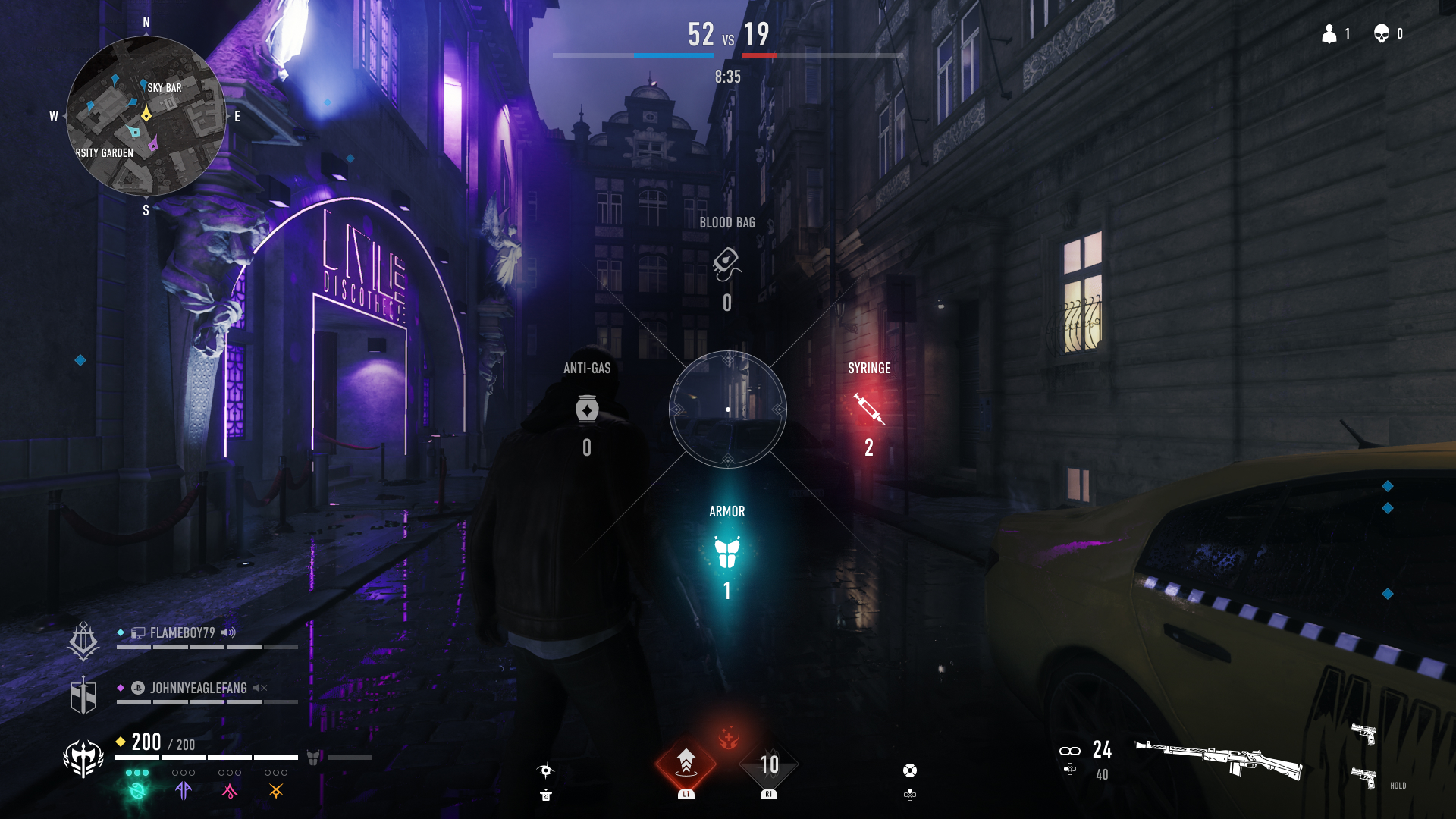Select the Anti-Gas wheel slot
This screenshot has width=1456, height=819.
[x=587, y=409]
